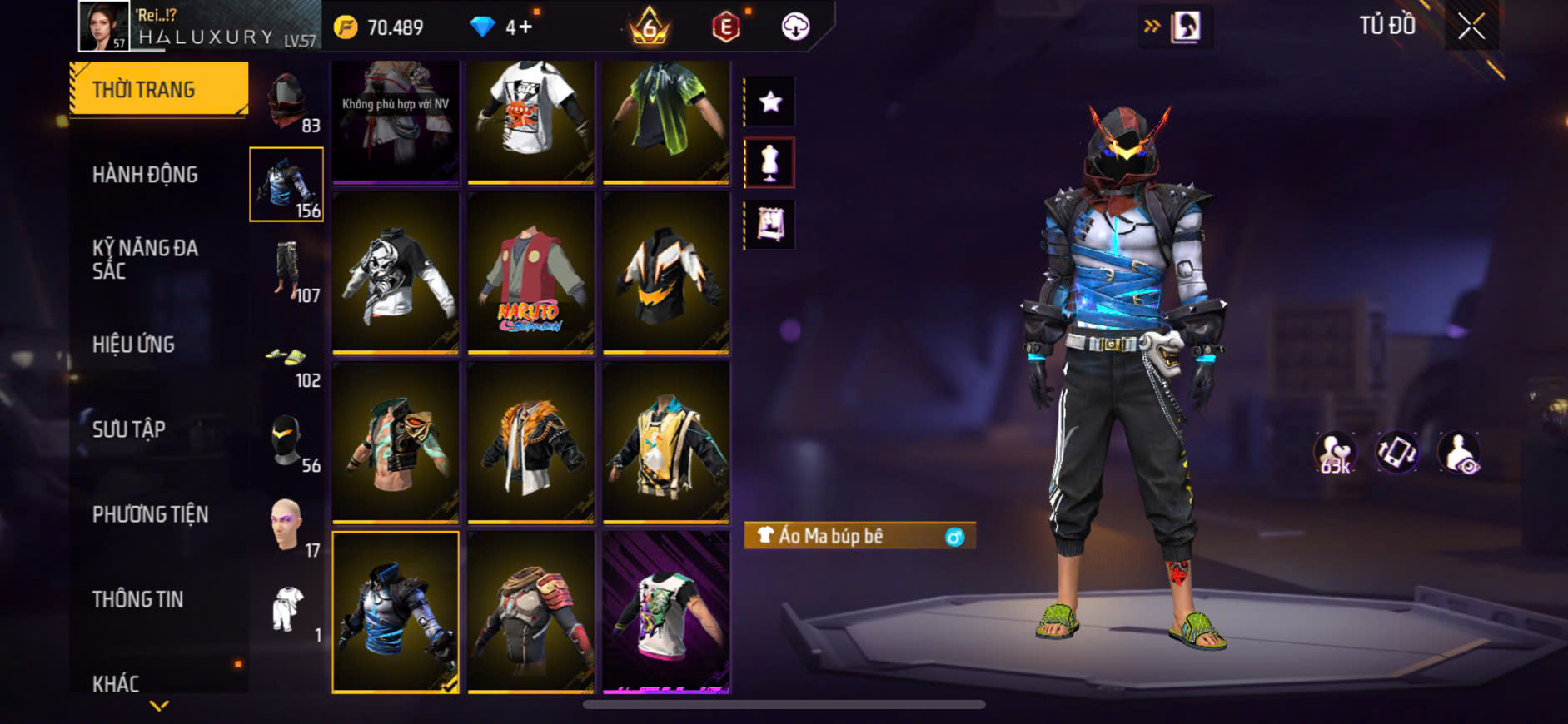Select the Naruto Shippuden red vest top
This screenshot has width=1568, height=724.
(530, 273)
